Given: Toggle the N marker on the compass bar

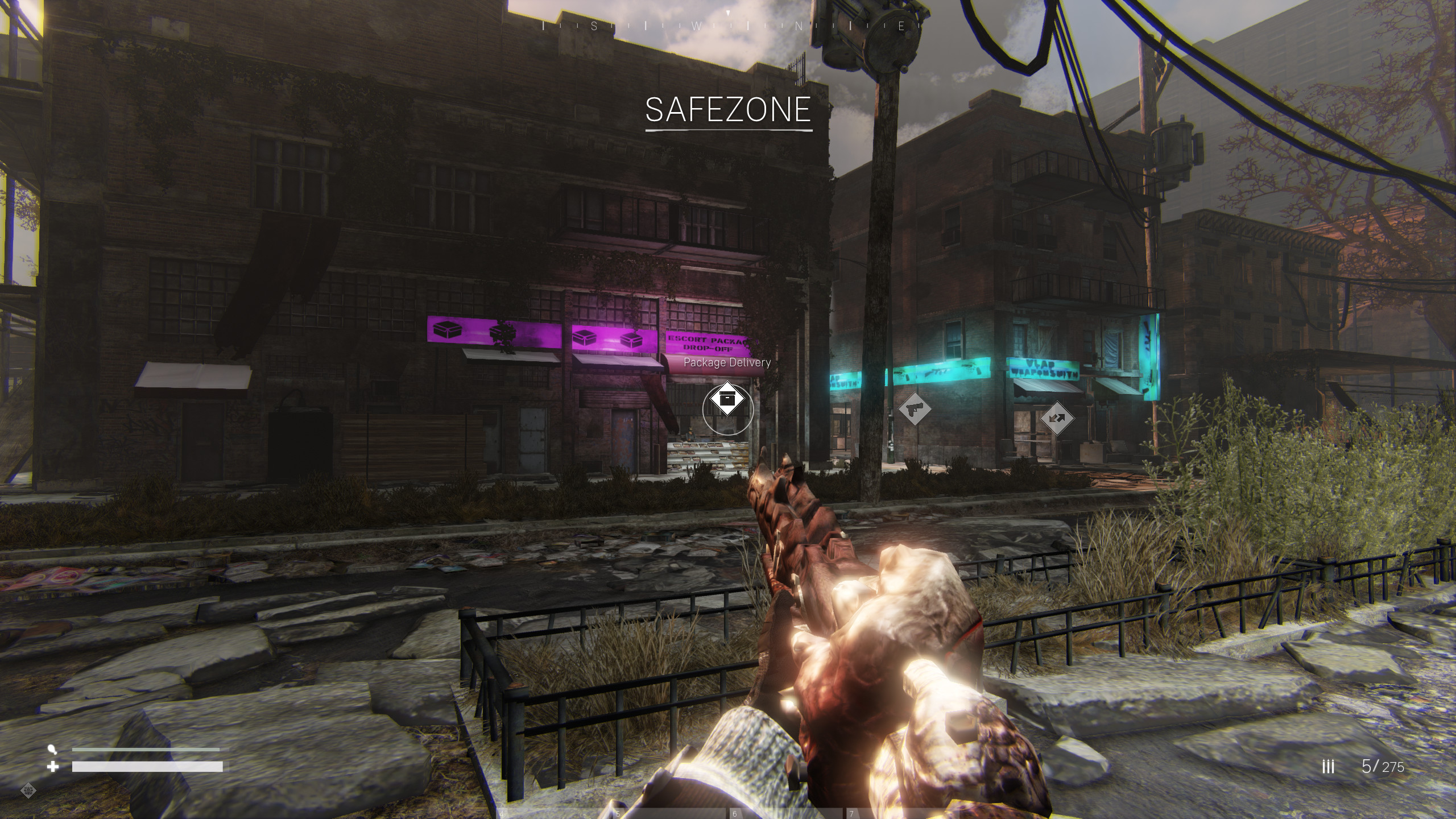Looking at the screenshot, I should click(x=800, y=26).
